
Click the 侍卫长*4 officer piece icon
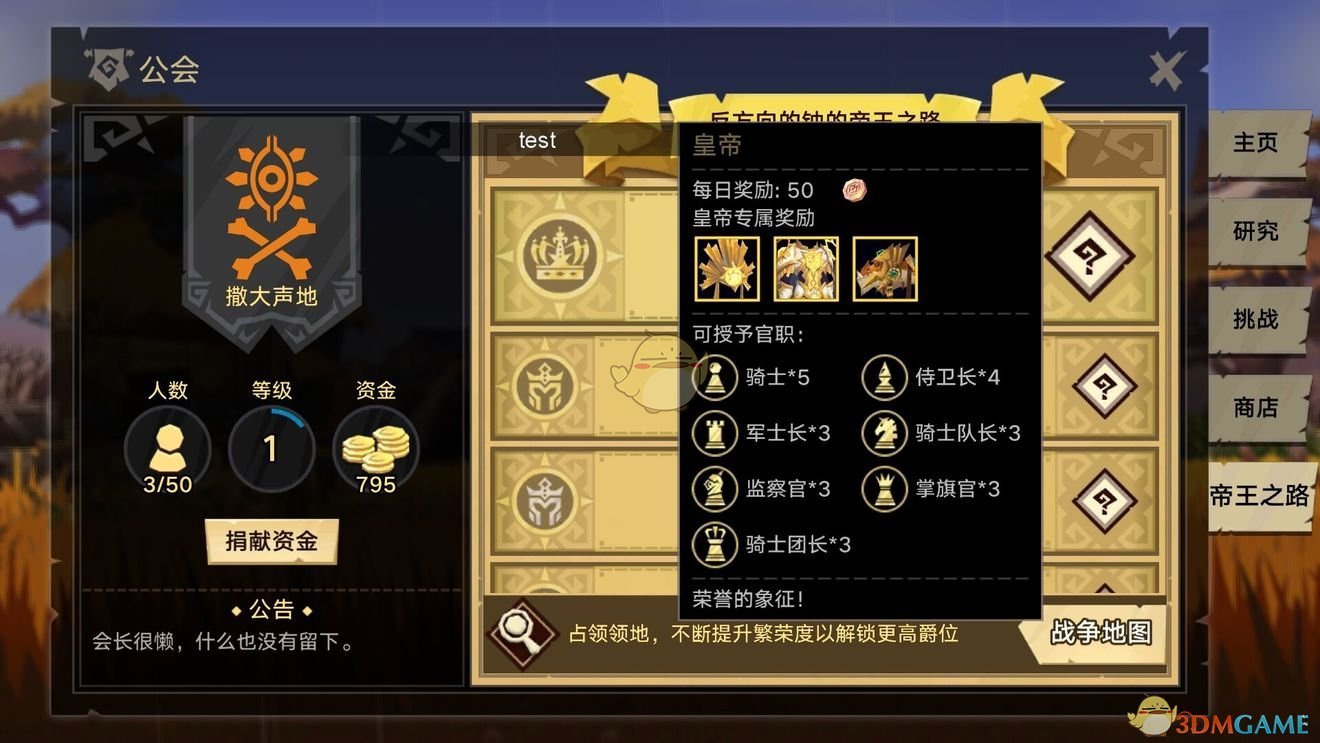(x=884, y=377)
